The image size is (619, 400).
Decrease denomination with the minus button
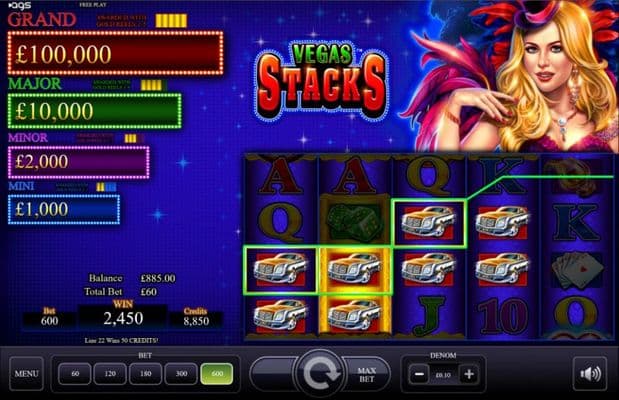(418, 374)
